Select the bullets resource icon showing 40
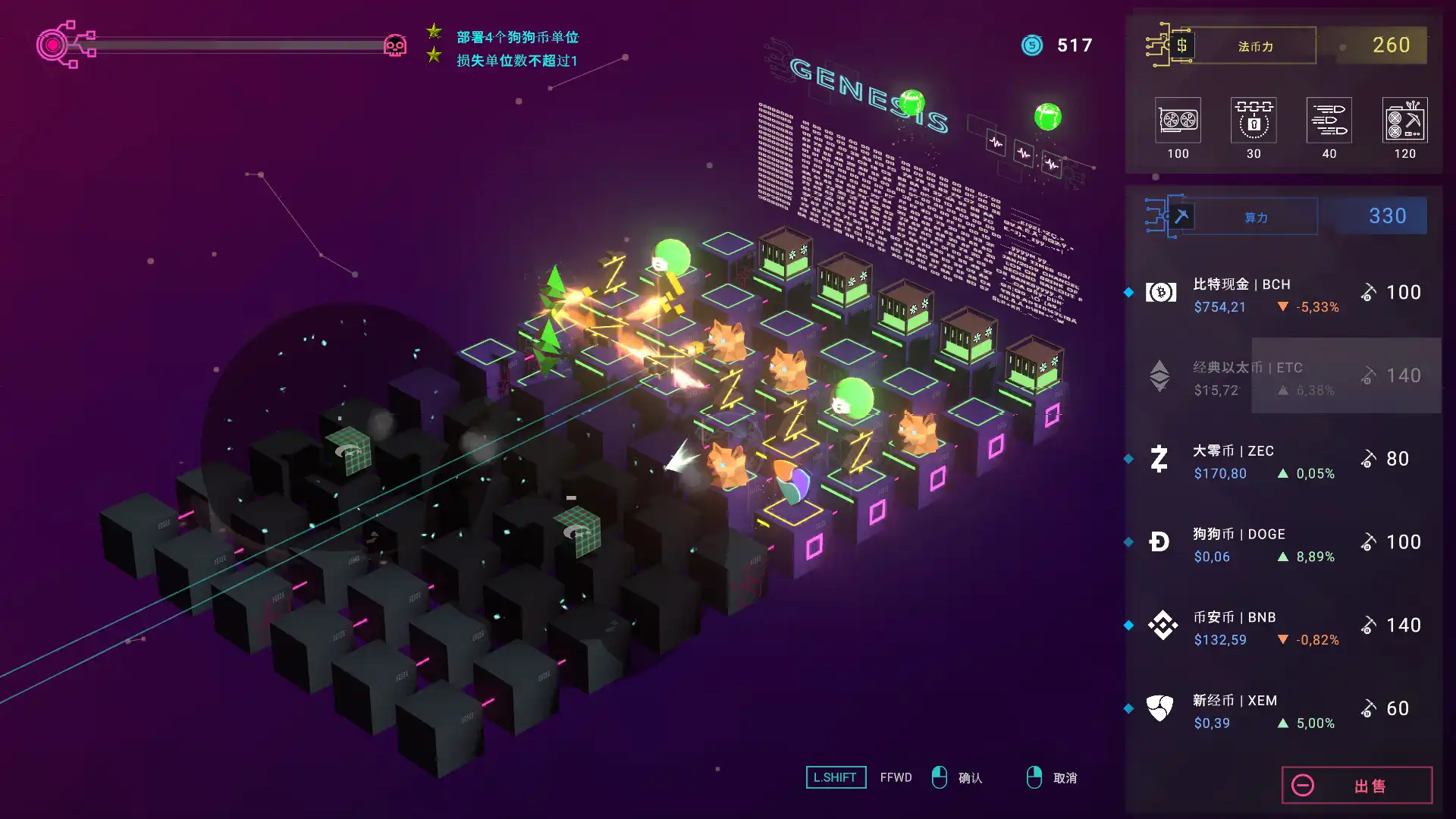This screenshot has width=1456, height=819. (1329, 120)
